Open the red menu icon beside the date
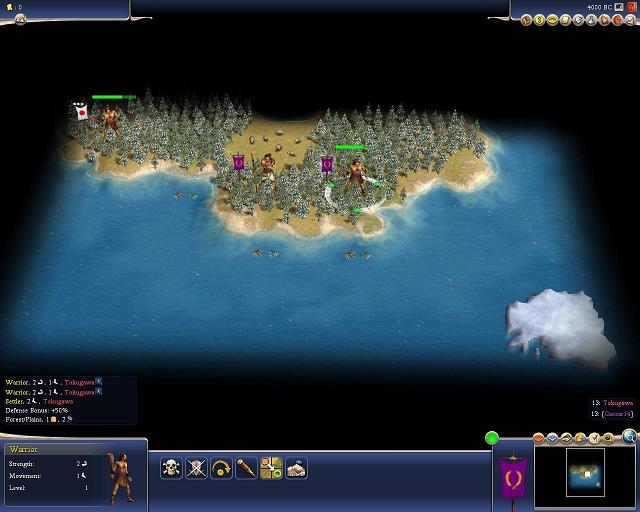This screenshot has width=640, height=512. point(631,7)
